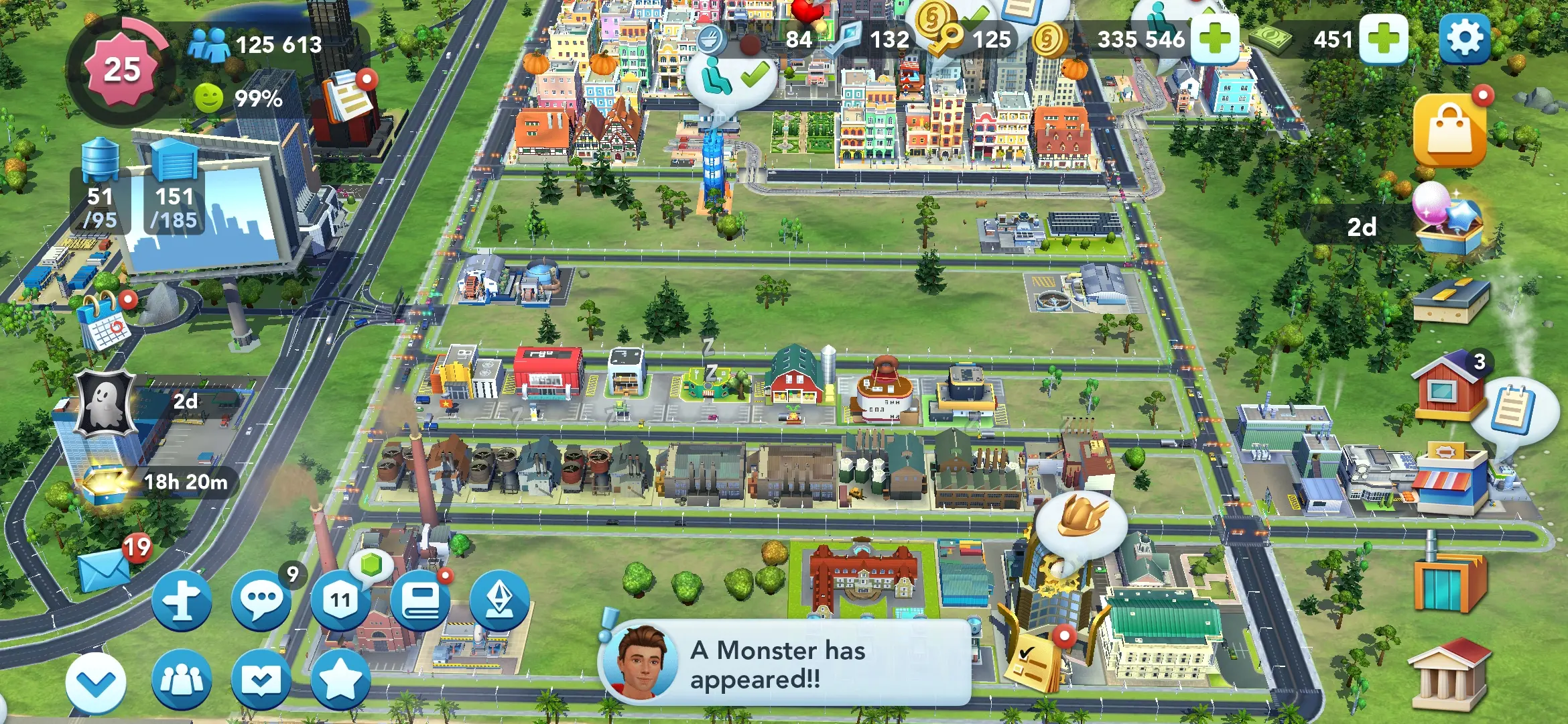
Task: Open the mail envelope with 19 messages
Action: (104, 570)
